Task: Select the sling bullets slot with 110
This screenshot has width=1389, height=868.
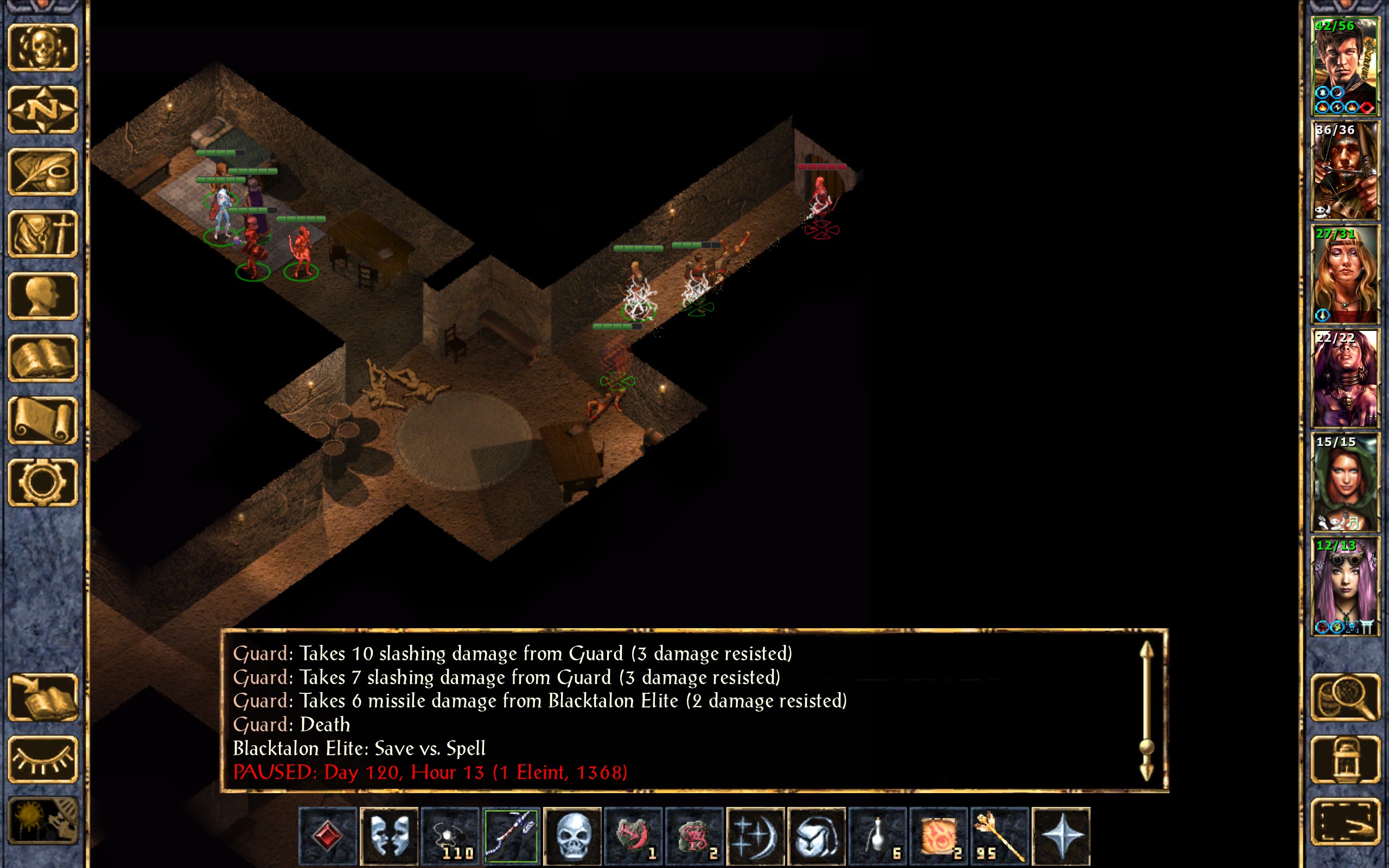Action: 450,835
